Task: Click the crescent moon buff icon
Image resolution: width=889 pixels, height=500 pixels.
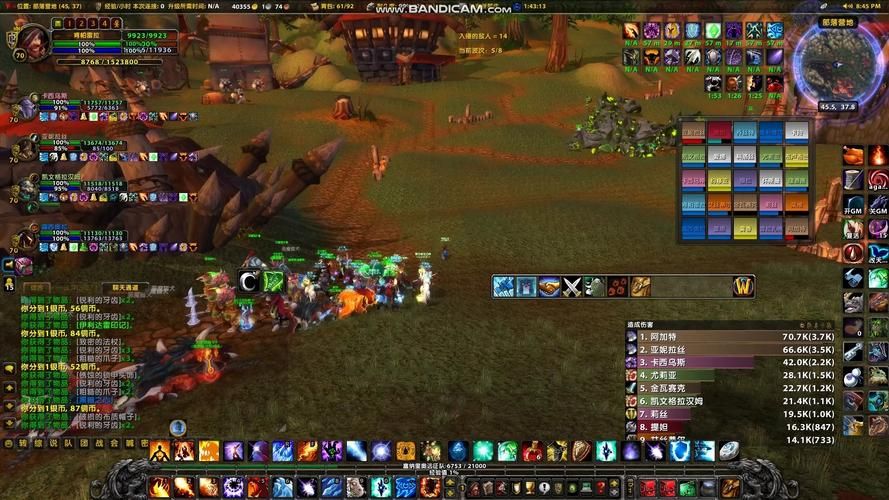Action: pos(250,283)
